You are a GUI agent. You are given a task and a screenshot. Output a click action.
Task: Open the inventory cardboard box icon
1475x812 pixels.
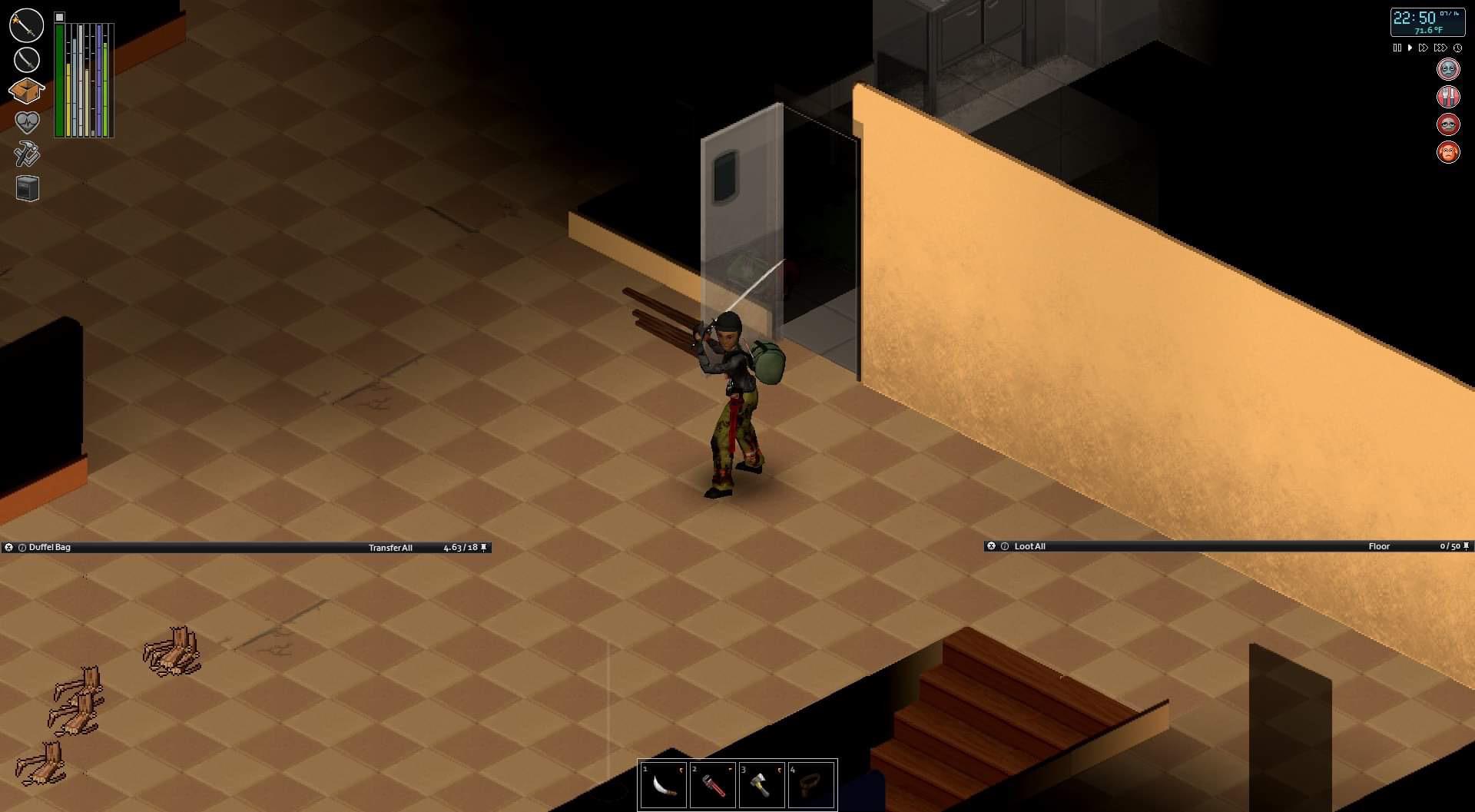coord(27,90)
